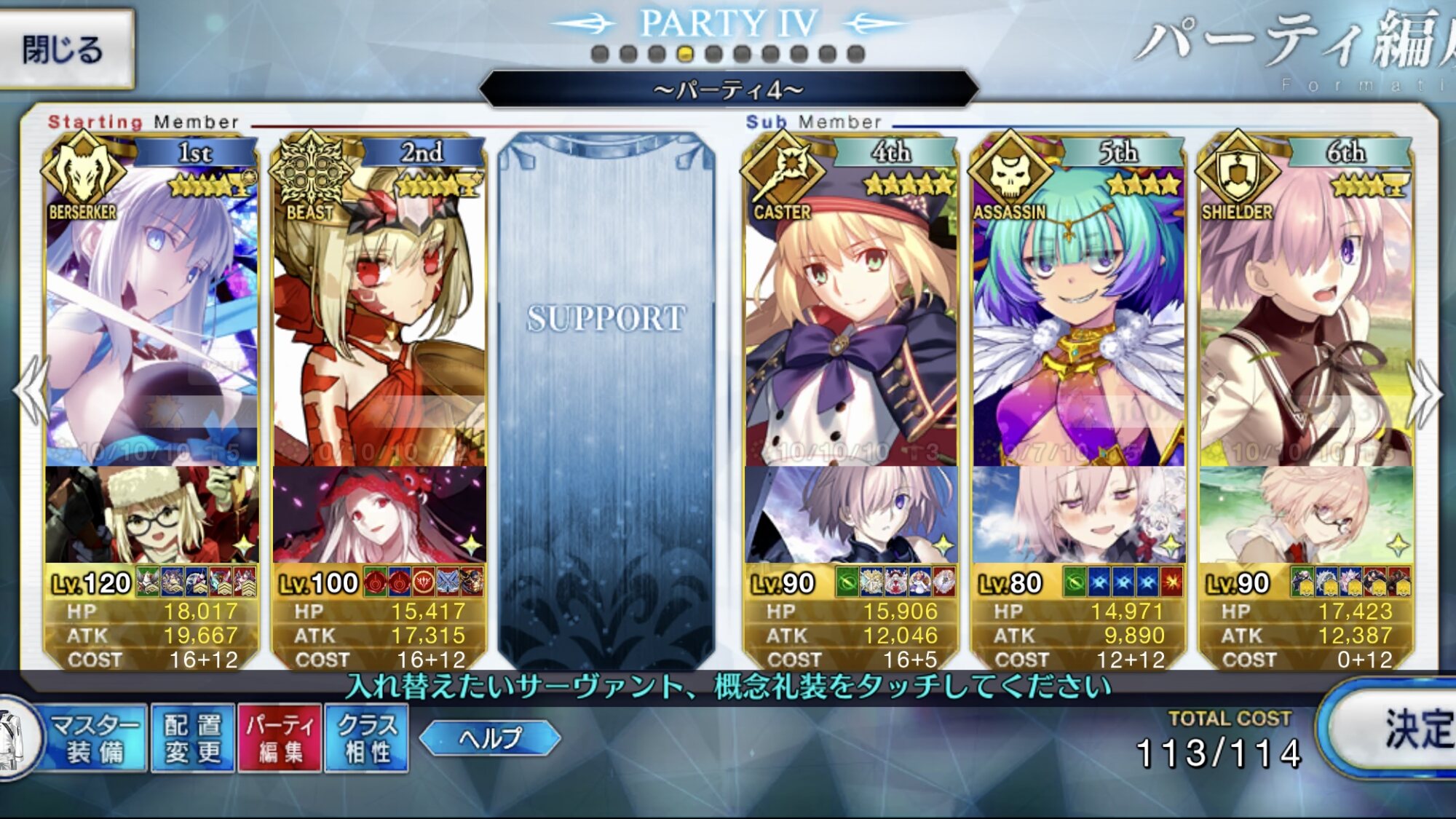Screen dimensions: 1456x819
Task: Select the Berserker servant card
Action: click(151, 306)
